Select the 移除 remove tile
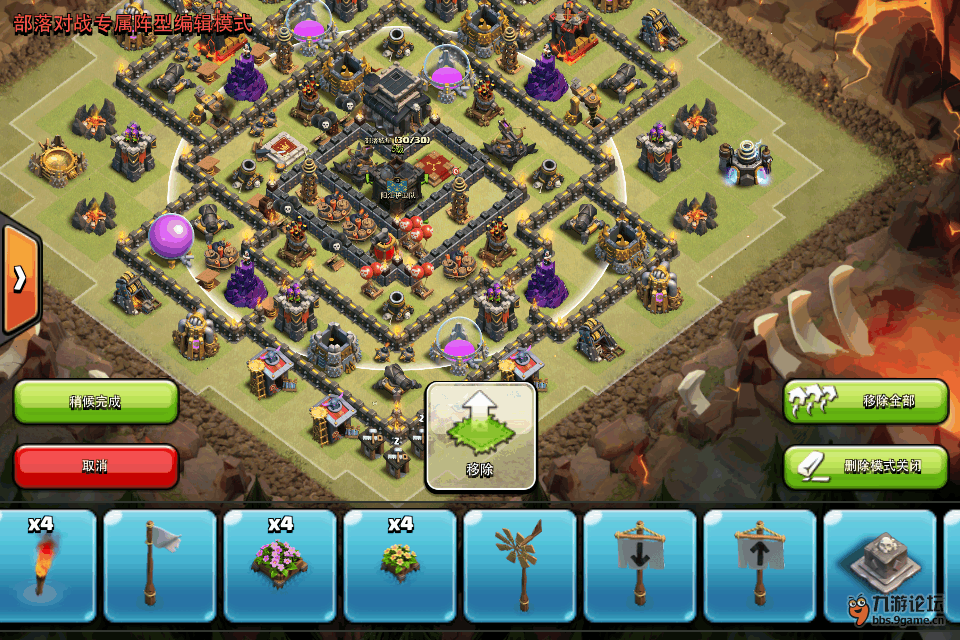 pos(481,436)
